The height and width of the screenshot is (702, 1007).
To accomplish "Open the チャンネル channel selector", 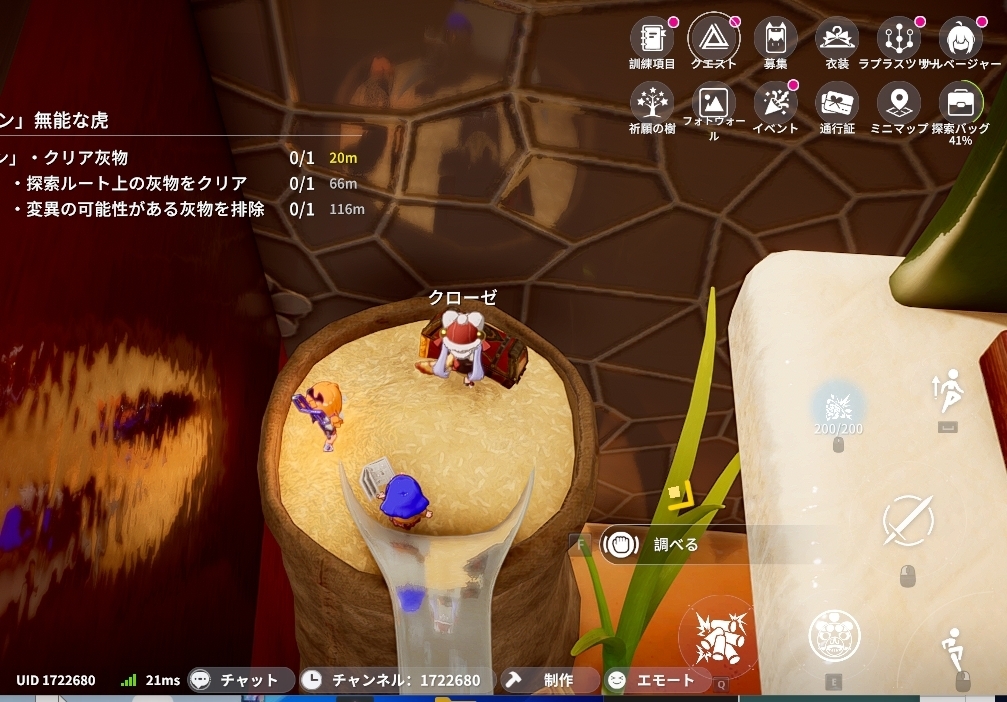I will tap(398, 680).
